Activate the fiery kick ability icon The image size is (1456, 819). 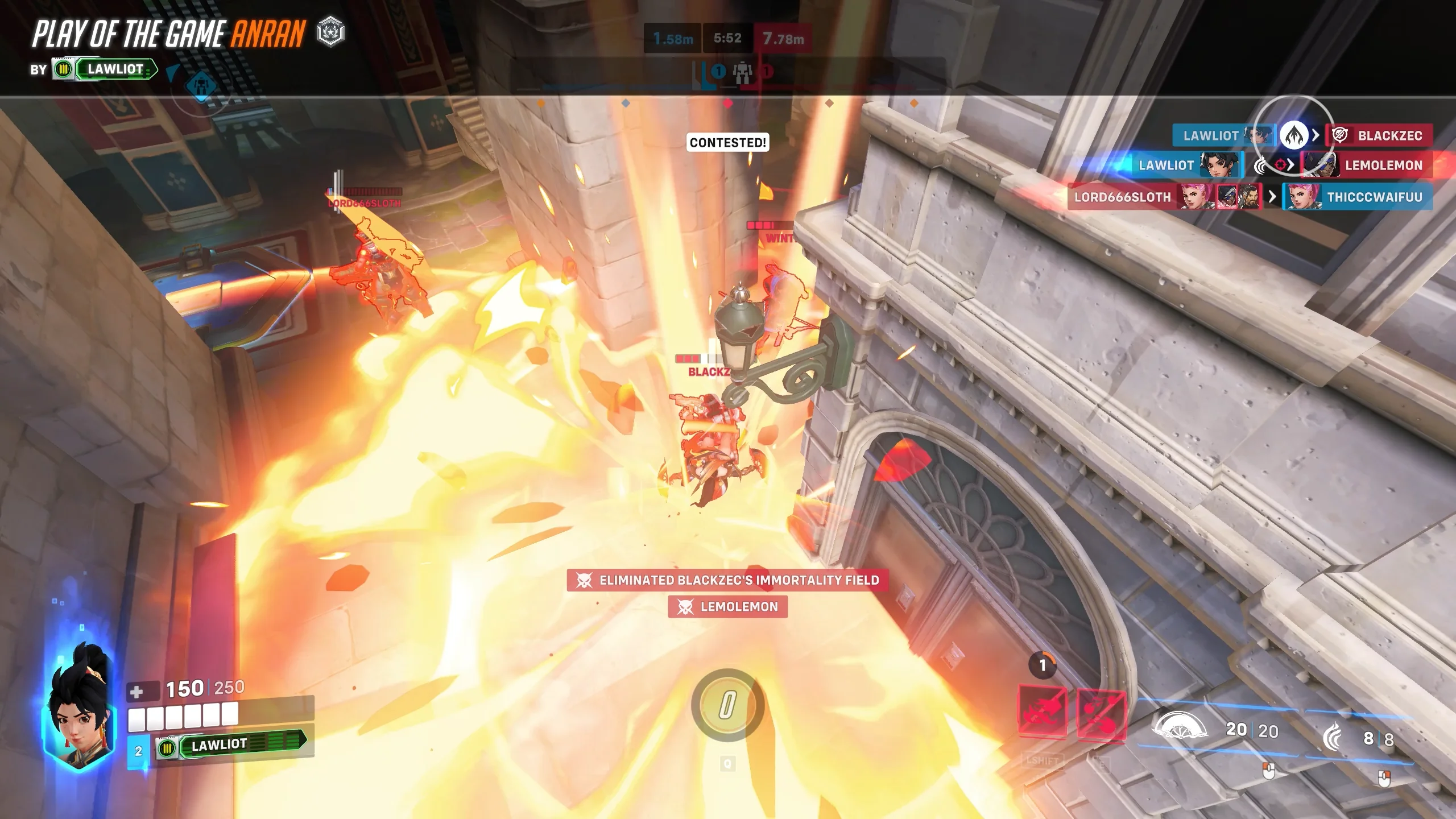coord(1101,713)
